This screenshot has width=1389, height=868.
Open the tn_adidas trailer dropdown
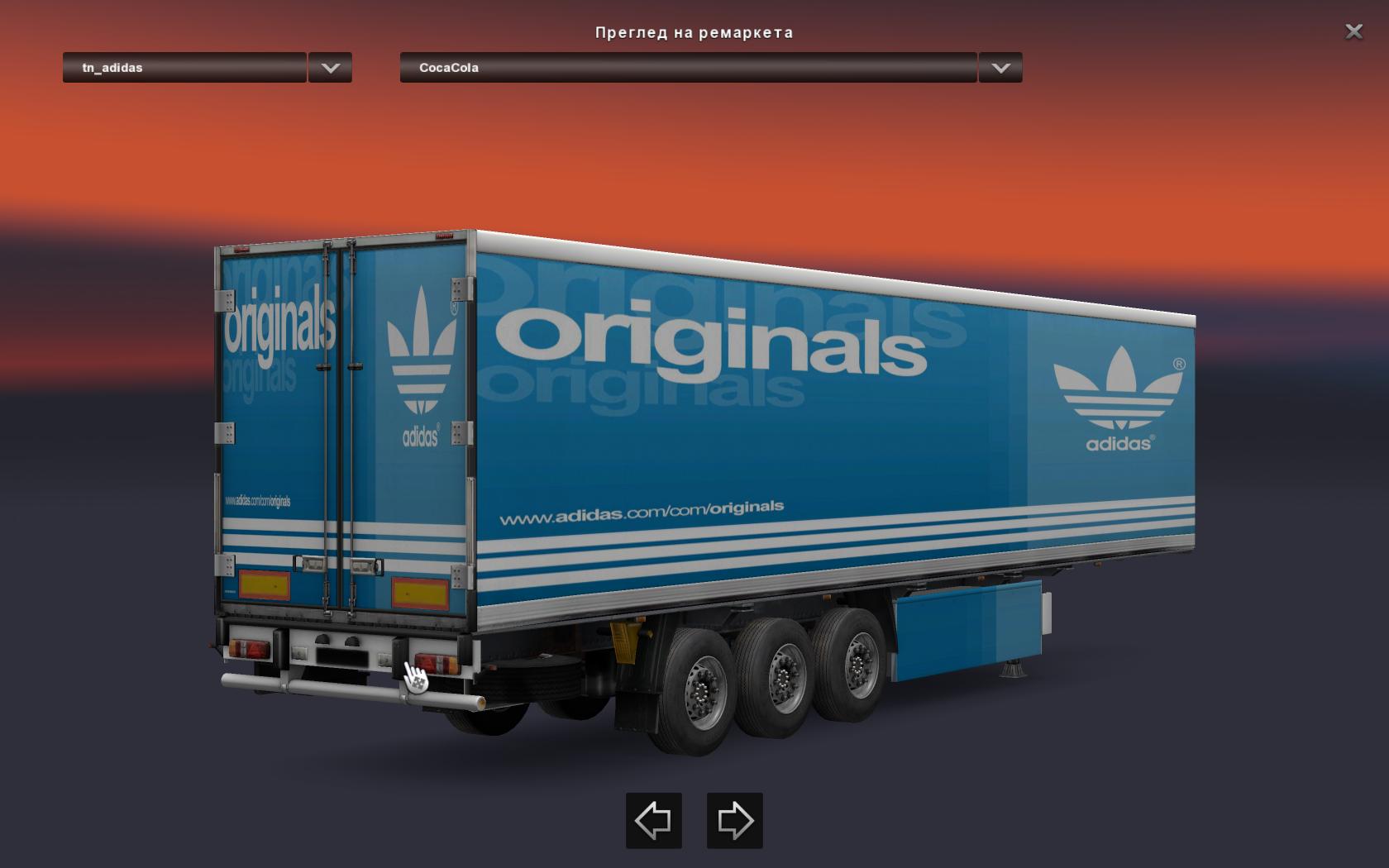(x=184, y=68)
